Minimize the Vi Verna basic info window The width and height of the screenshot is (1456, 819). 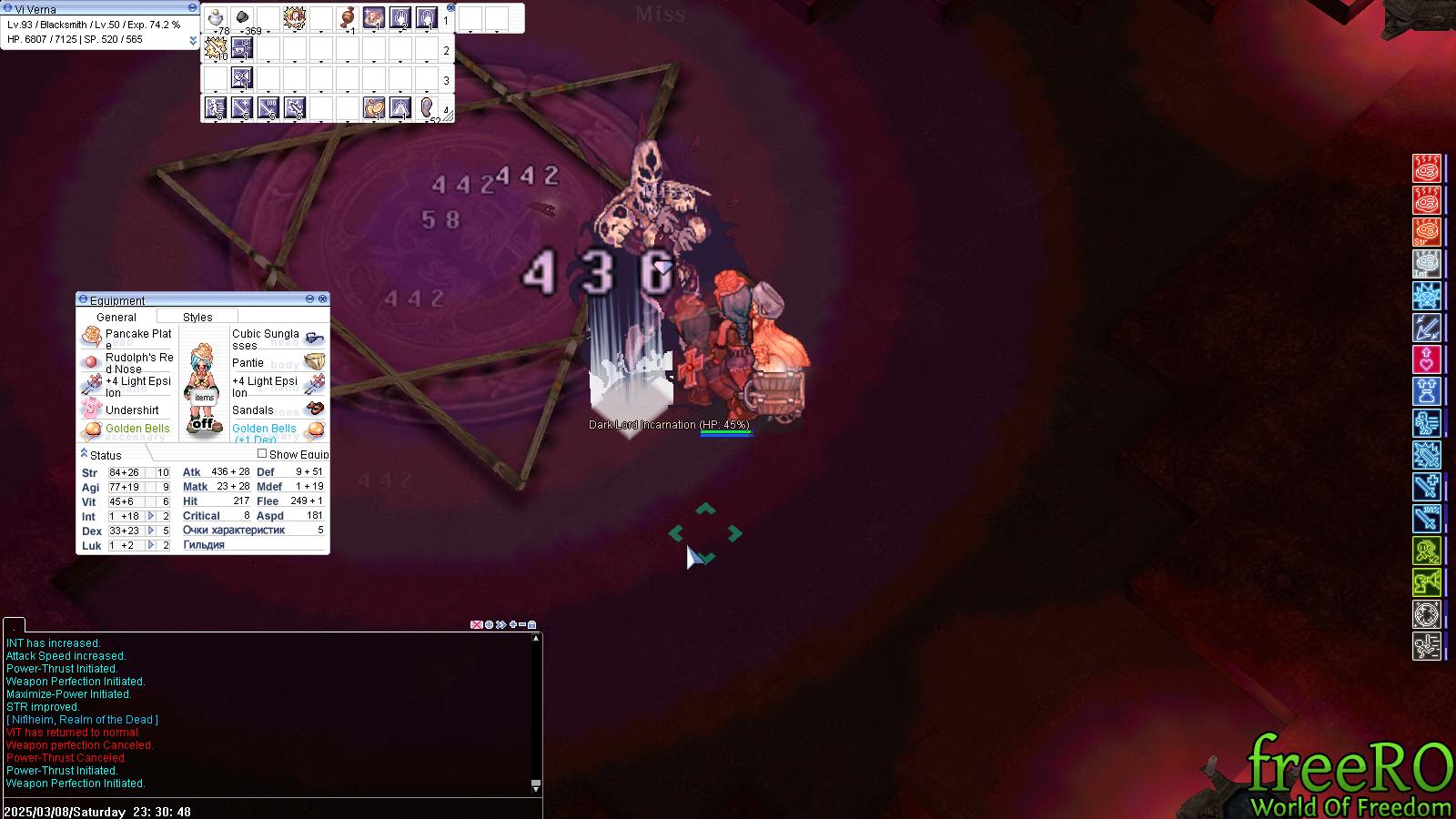pos(192,7)
